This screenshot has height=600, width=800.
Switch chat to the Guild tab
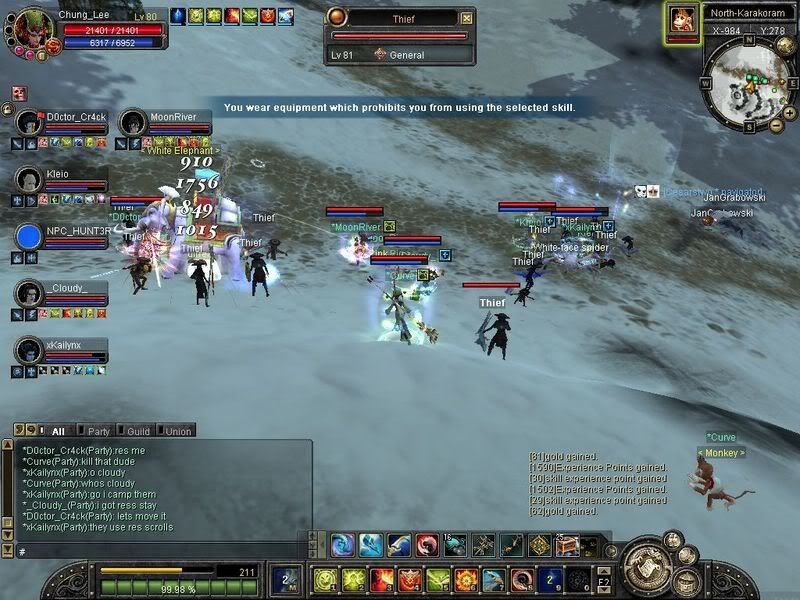coord(138,431)
